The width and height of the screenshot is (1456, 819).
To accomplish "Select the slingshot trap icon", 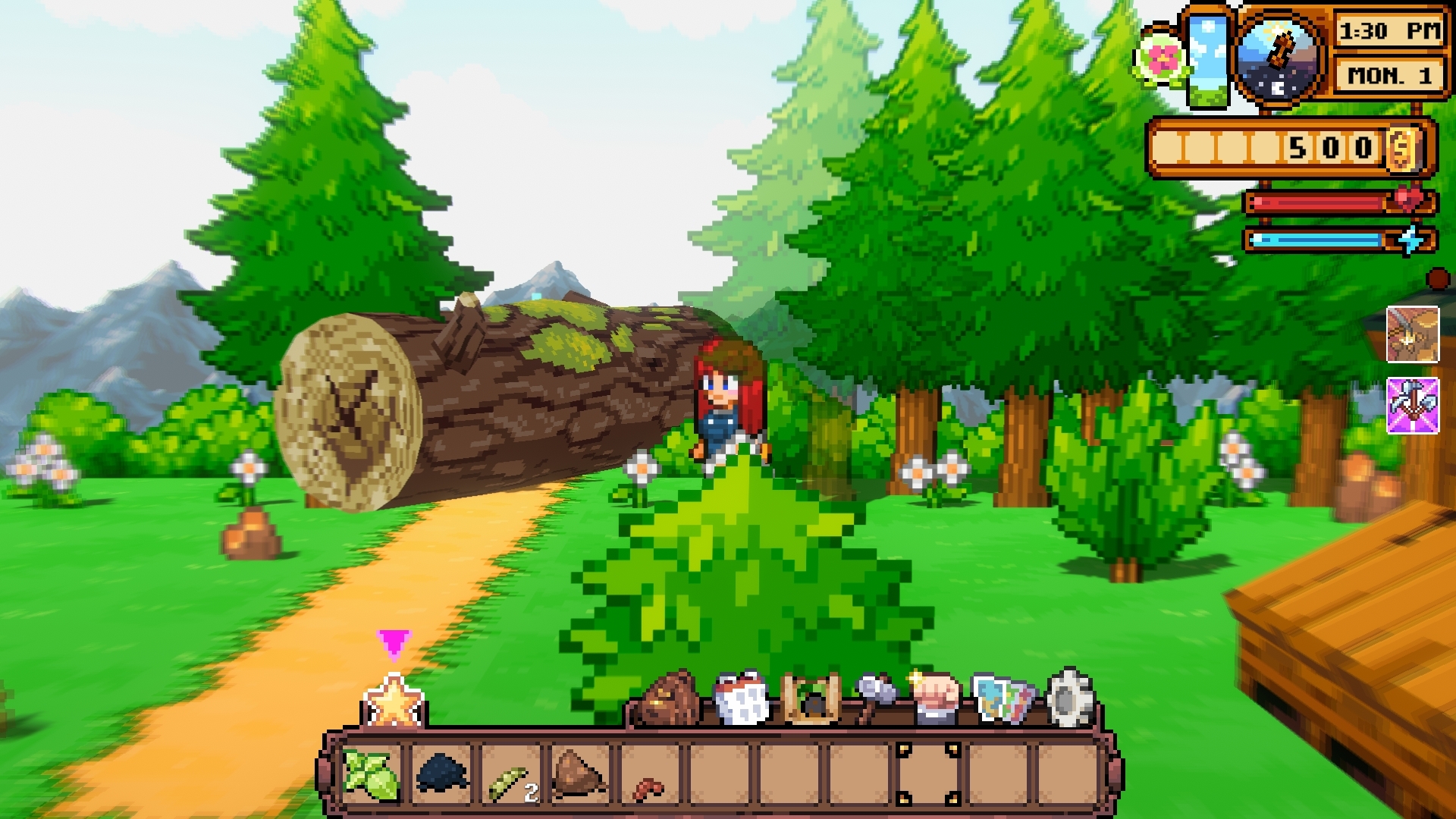I will click(x=810, y=698).
